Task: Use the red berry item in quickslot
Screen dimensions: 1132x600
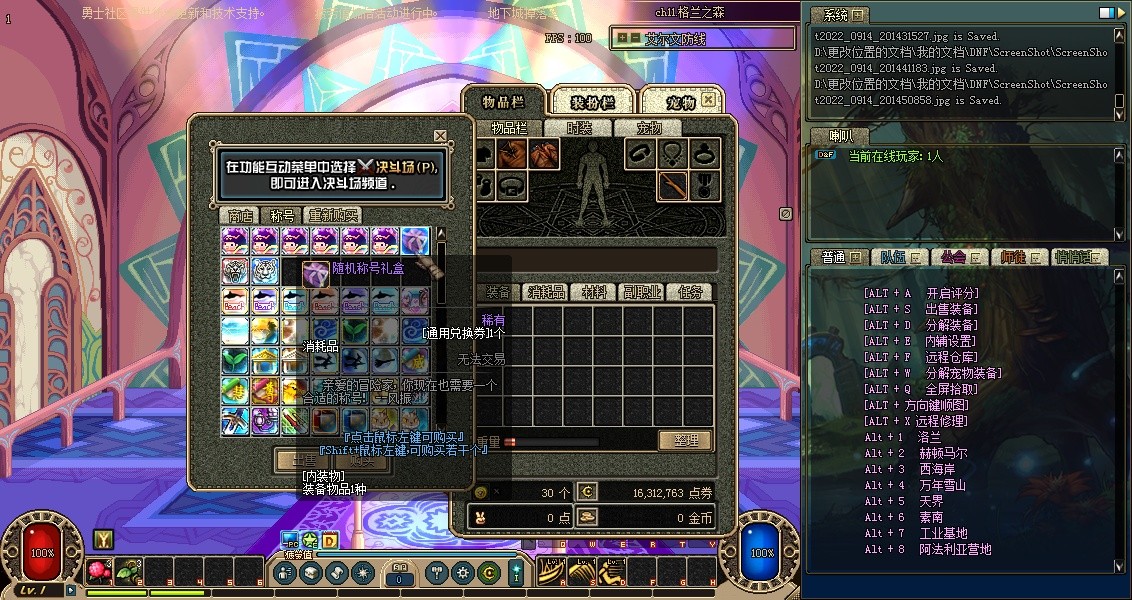Action: [x=98, y=572]
